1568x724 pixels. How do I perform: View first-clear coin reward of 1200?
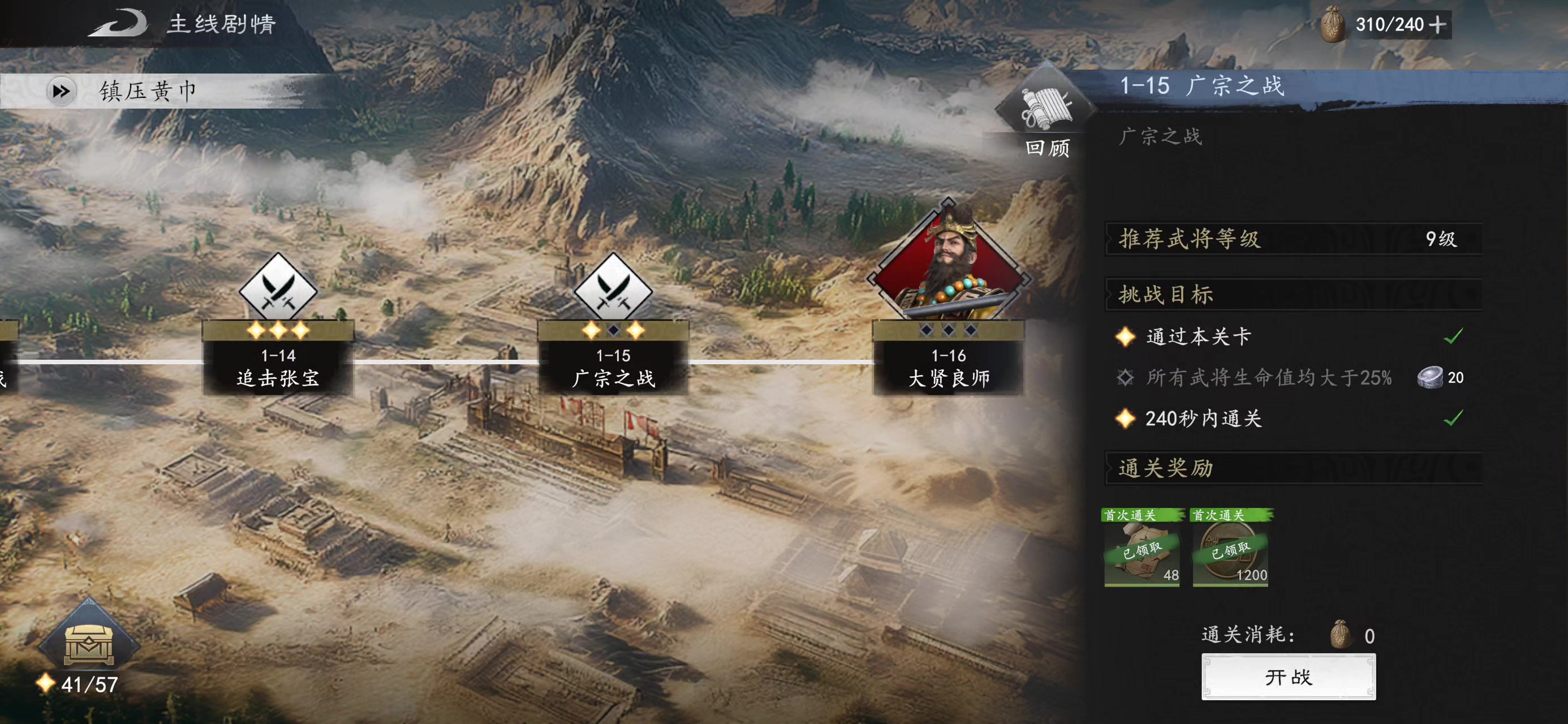[1230, 548]
